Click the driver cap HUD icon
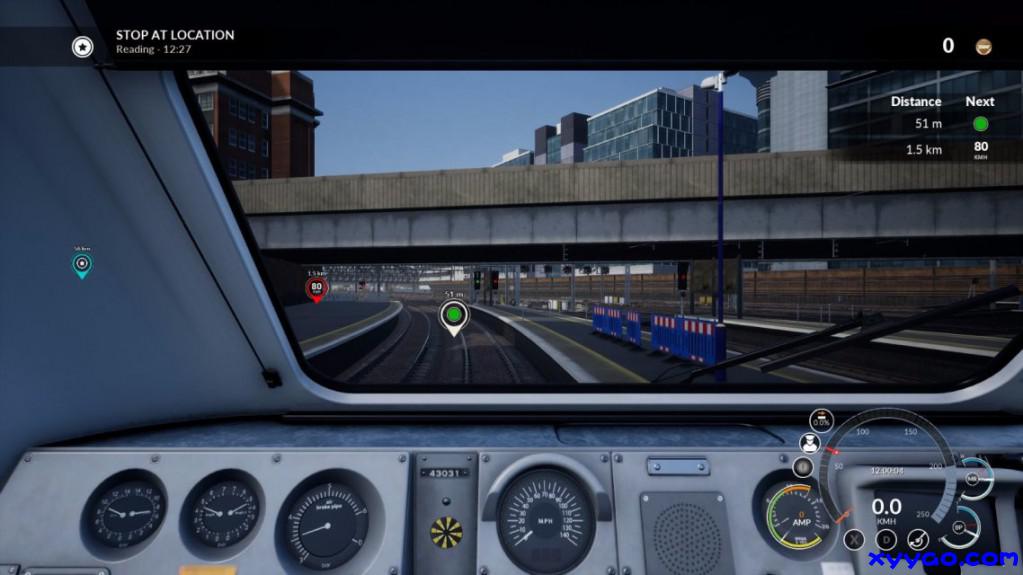This screenshot has height=575, width=1023. point(810,443)
